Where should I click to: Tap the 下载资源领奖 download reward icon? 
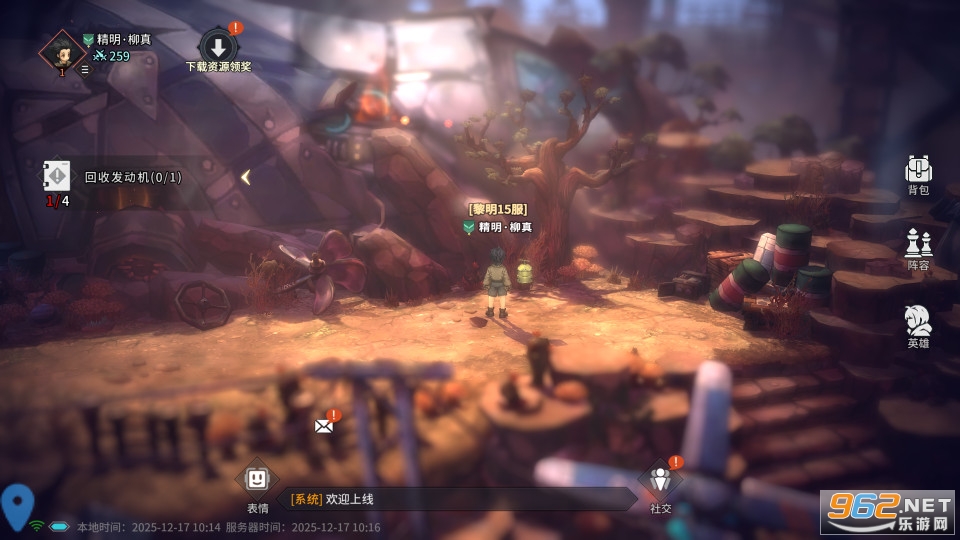click(x=218, y=47)
